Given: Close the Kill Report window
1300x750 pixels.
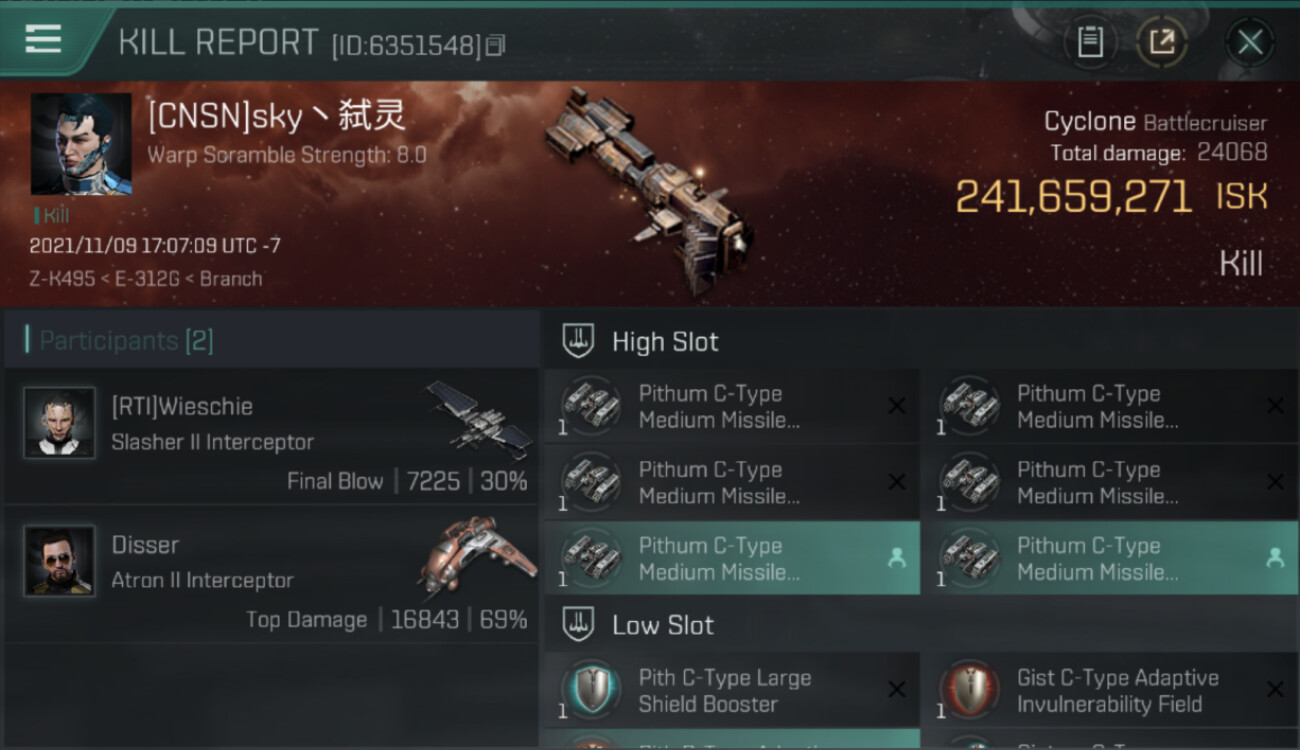Looking at the screenshot, I should coord(1249,42).
